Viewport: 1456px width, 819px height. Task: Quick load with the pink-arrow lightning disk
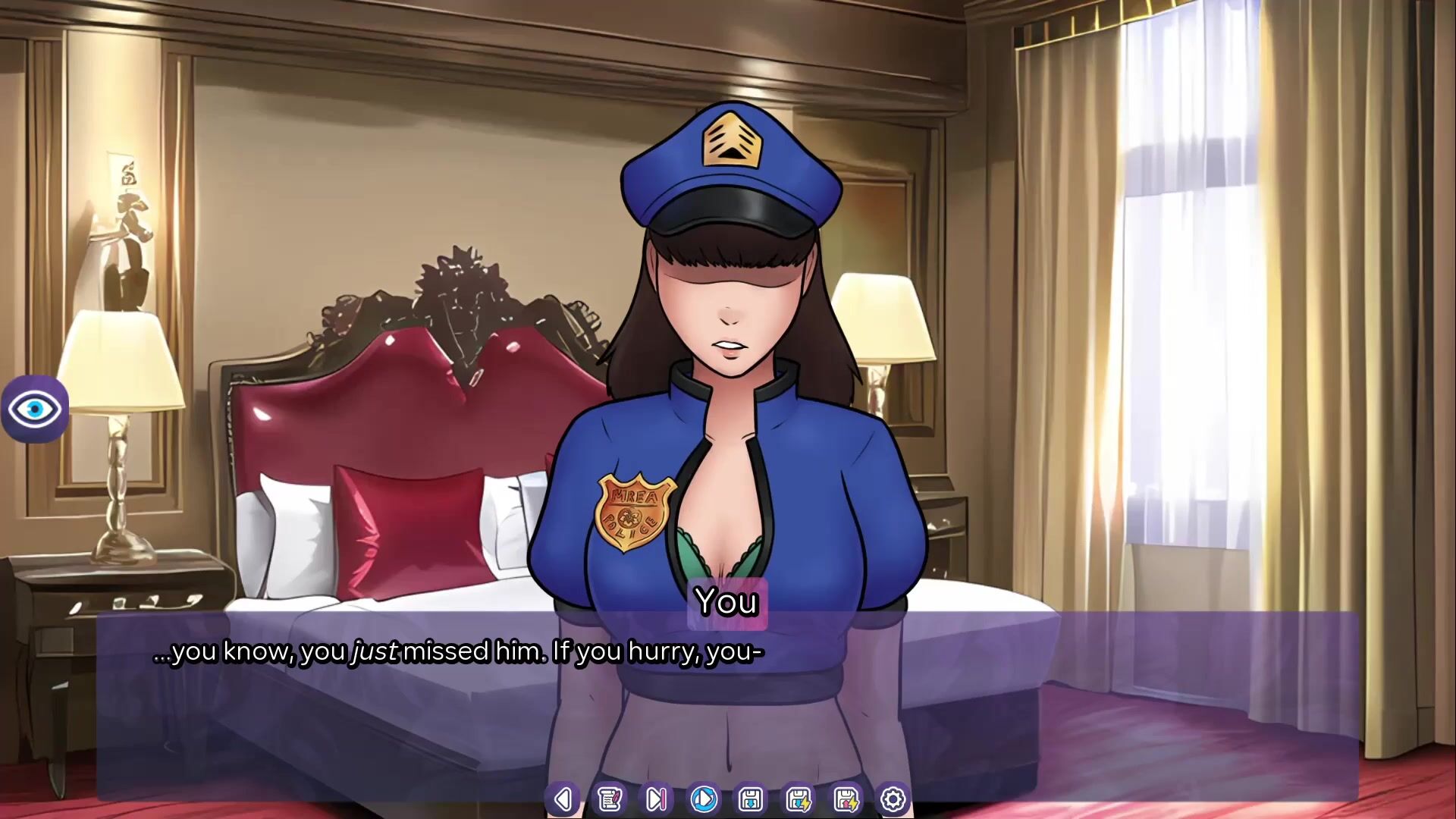[846, 799]
